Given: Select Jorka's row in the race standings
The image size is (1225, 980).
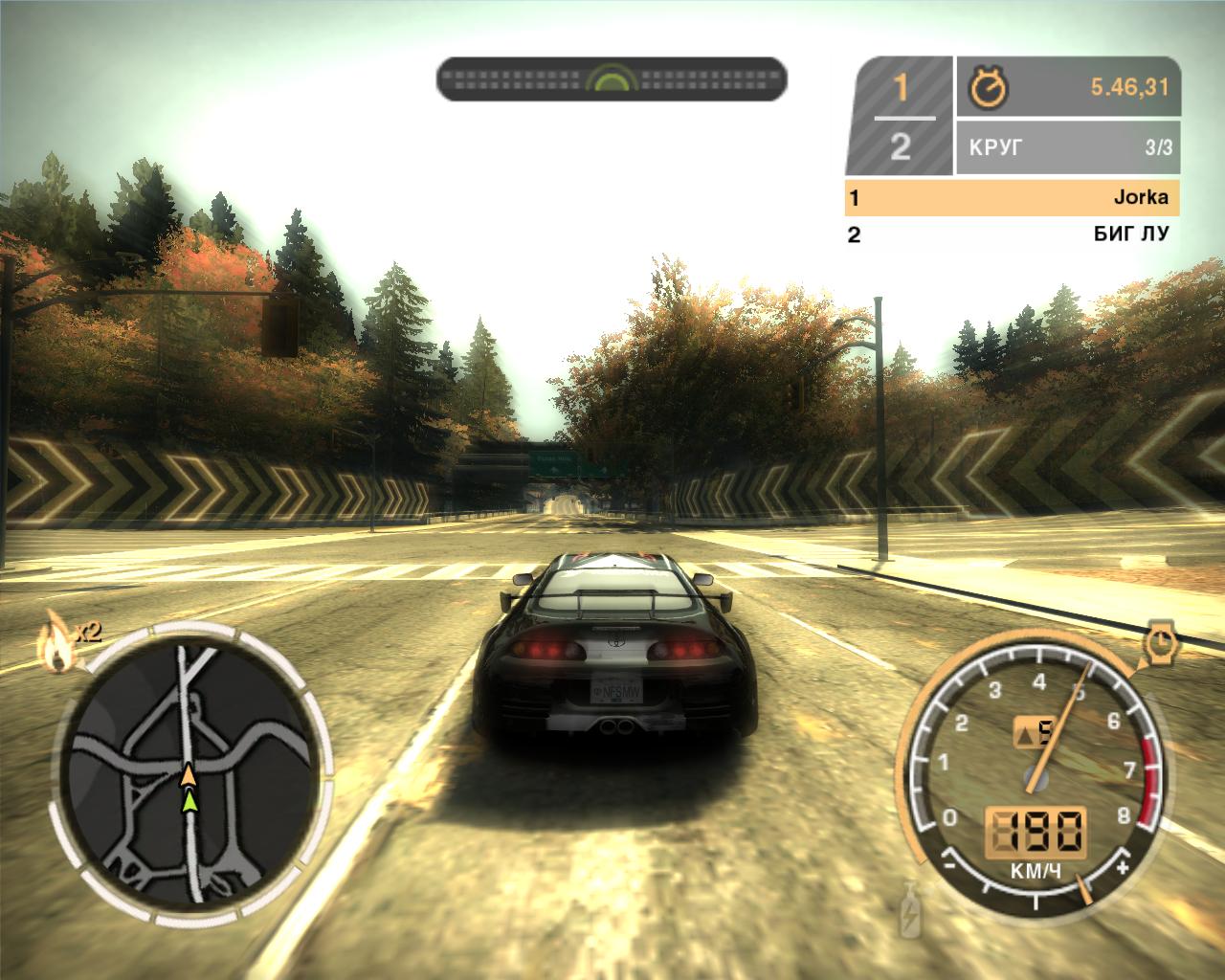Looking at the screenshot, I should tap(1012, 198).
